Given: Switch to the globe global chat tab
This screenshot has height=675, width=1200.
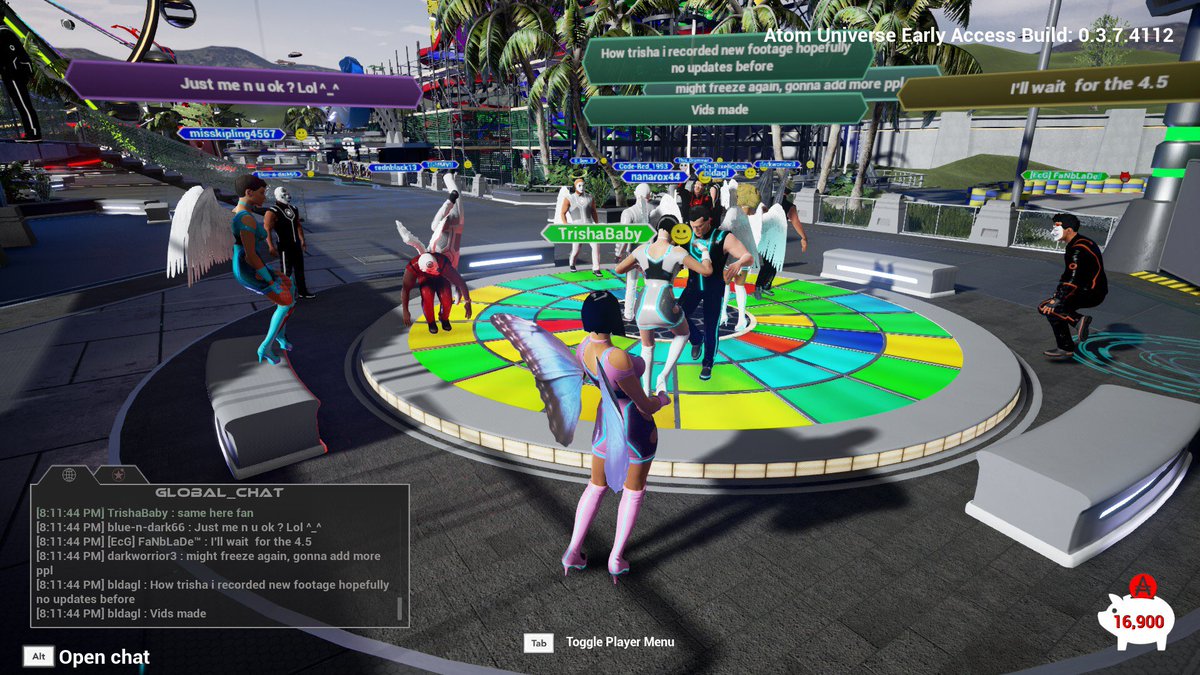Looking at the screenshot, I should [69, 474].
